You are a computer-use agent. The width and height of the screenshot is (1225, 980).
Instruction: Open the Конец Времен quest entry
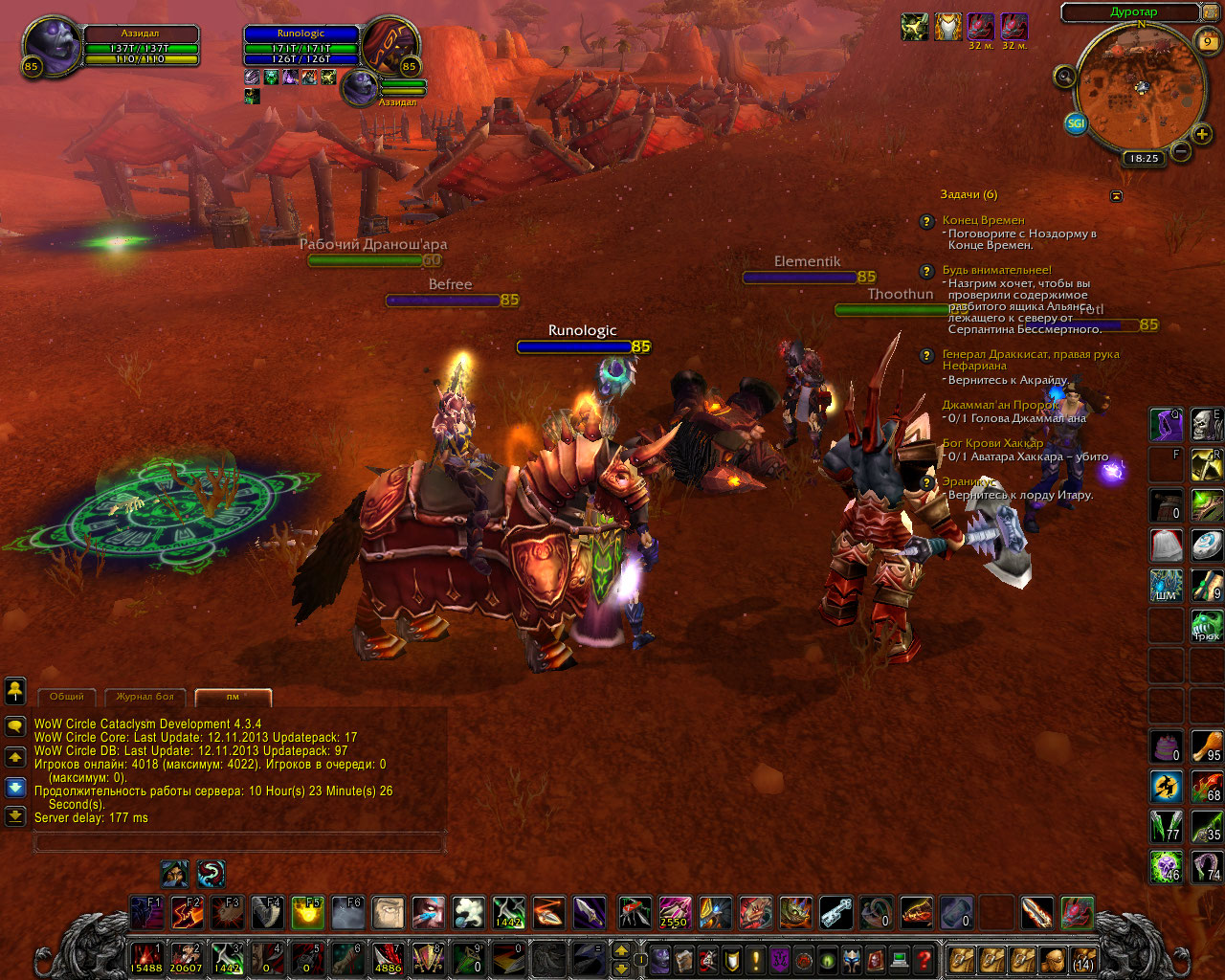pyautogui.click(x=983, y=220)
